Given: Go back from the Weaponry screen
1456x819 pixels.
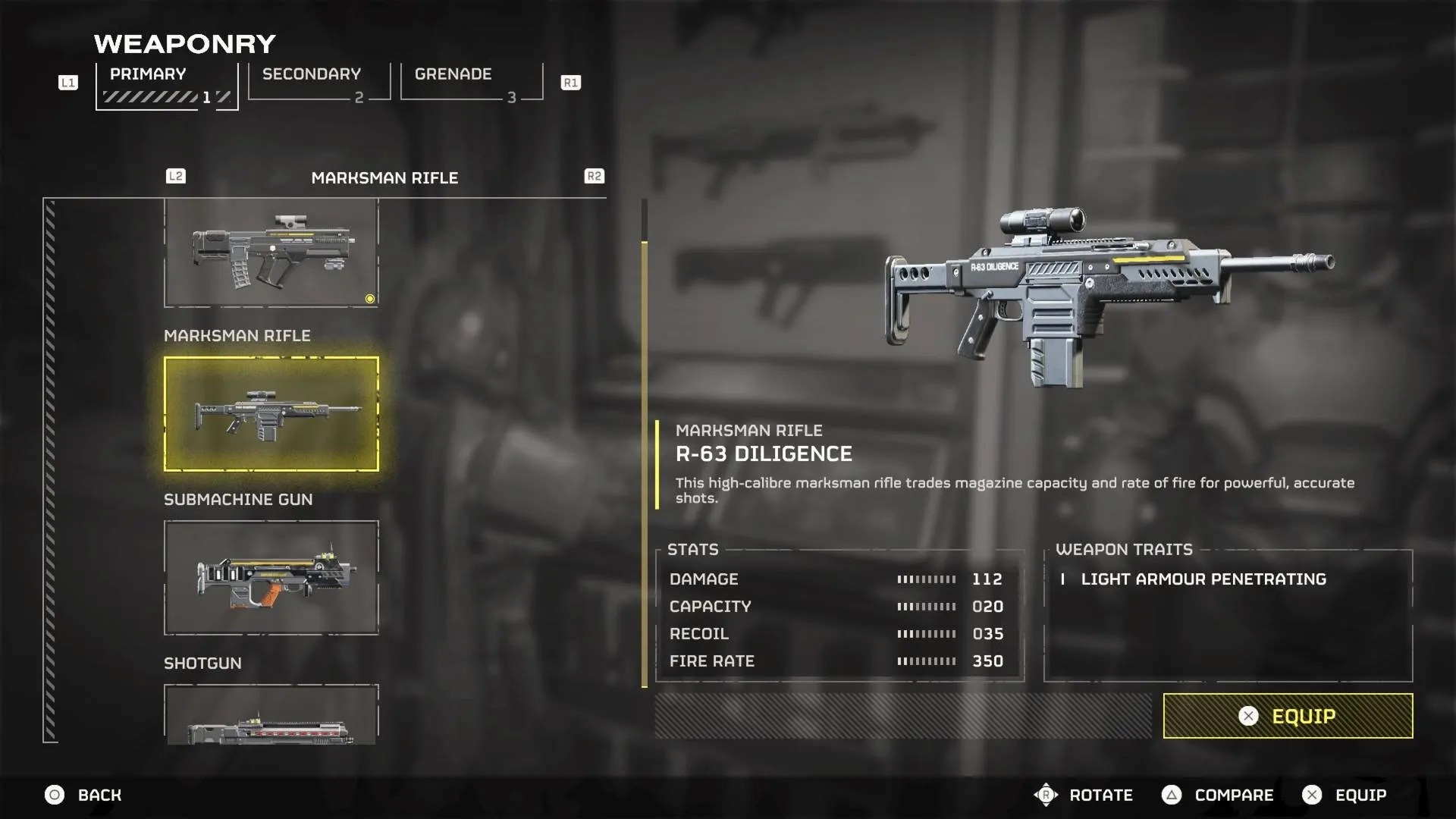Looking at the screenshot, I should (83, 795).
